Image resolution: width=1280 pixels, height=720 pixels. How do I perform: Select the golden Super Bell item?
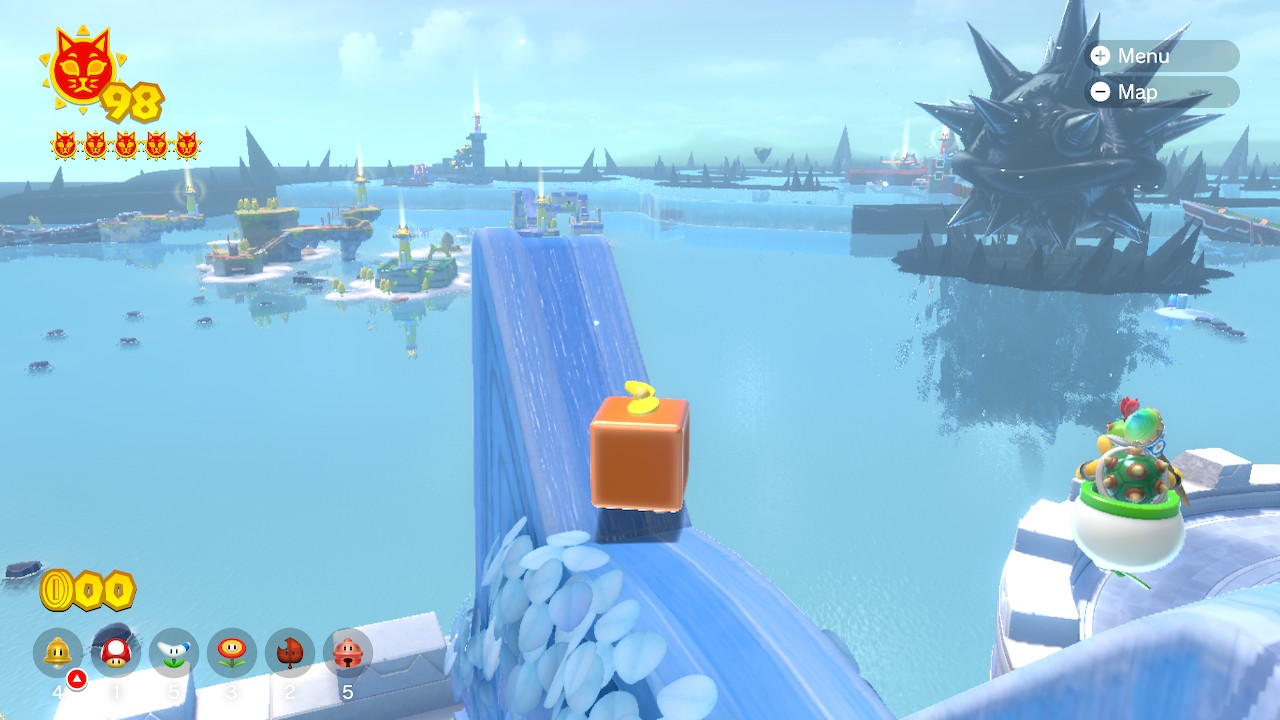coord(57,653)
